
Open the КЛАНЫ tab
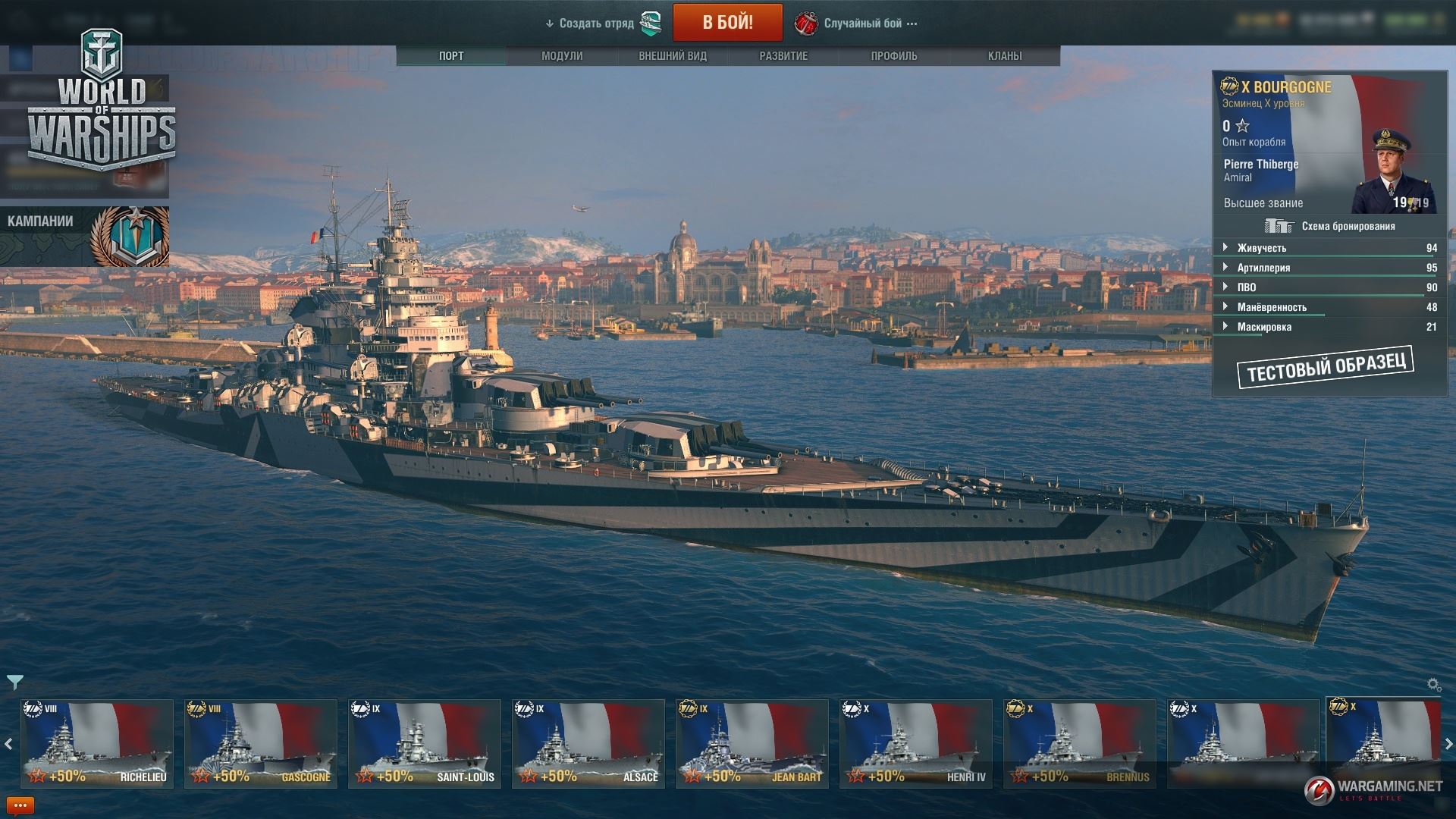point(1005,56)
